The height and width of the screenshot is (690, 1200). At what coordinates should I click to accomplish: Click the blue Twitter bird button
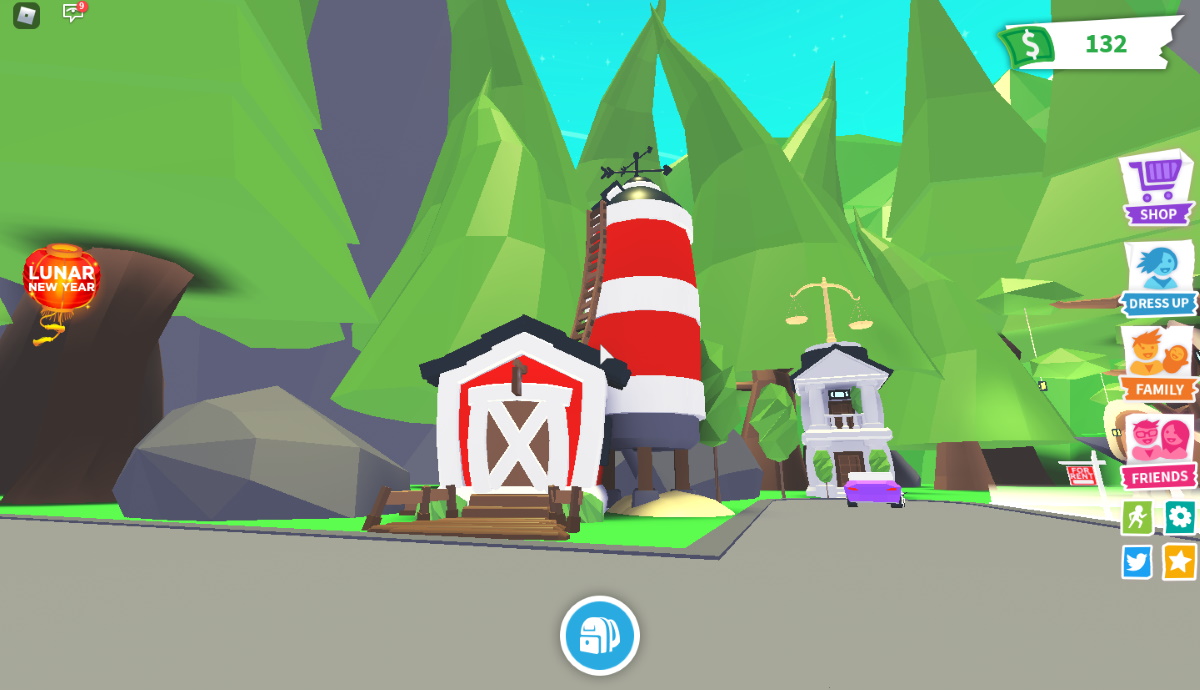click(x=1136, y=562)
